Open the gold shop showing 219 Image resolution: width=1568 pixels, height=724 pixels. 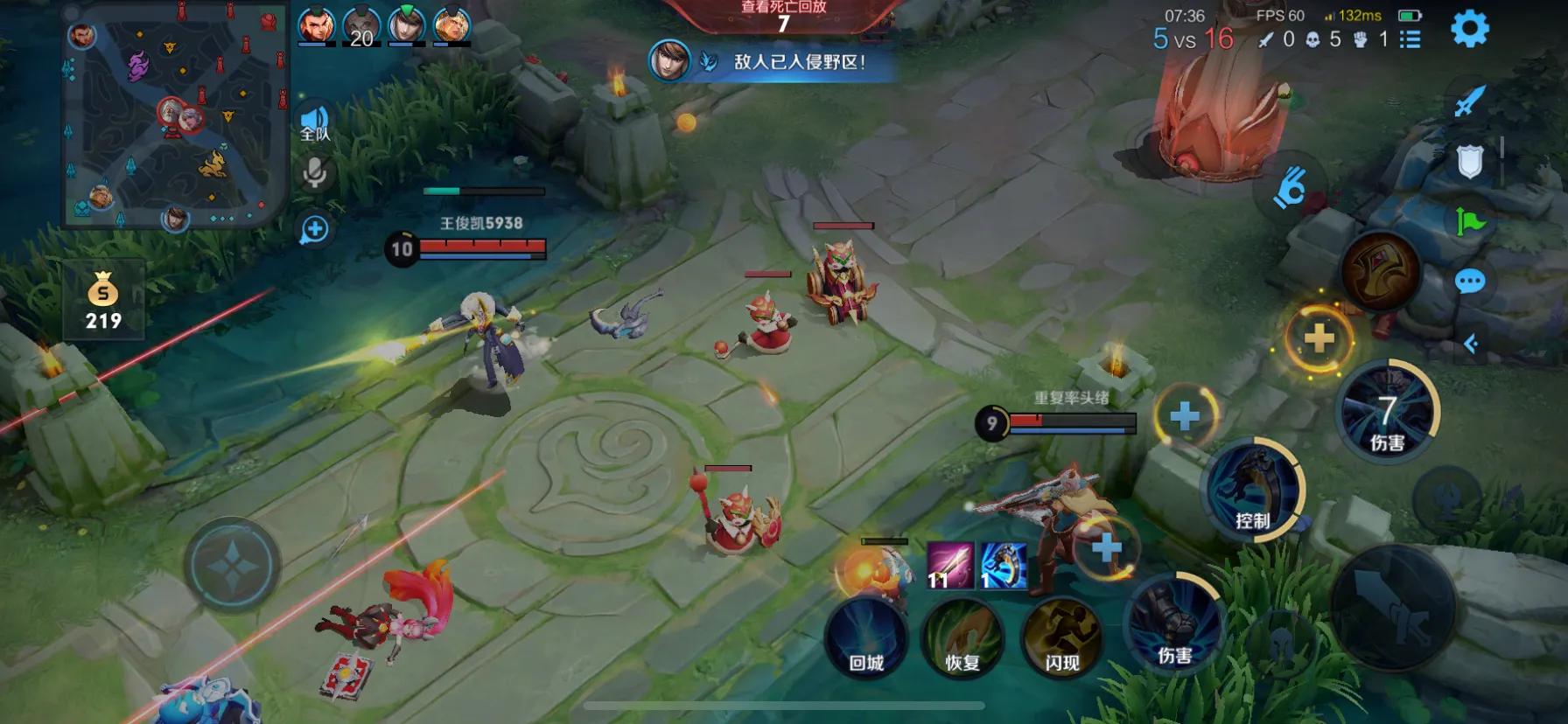(x=103, y=300)
